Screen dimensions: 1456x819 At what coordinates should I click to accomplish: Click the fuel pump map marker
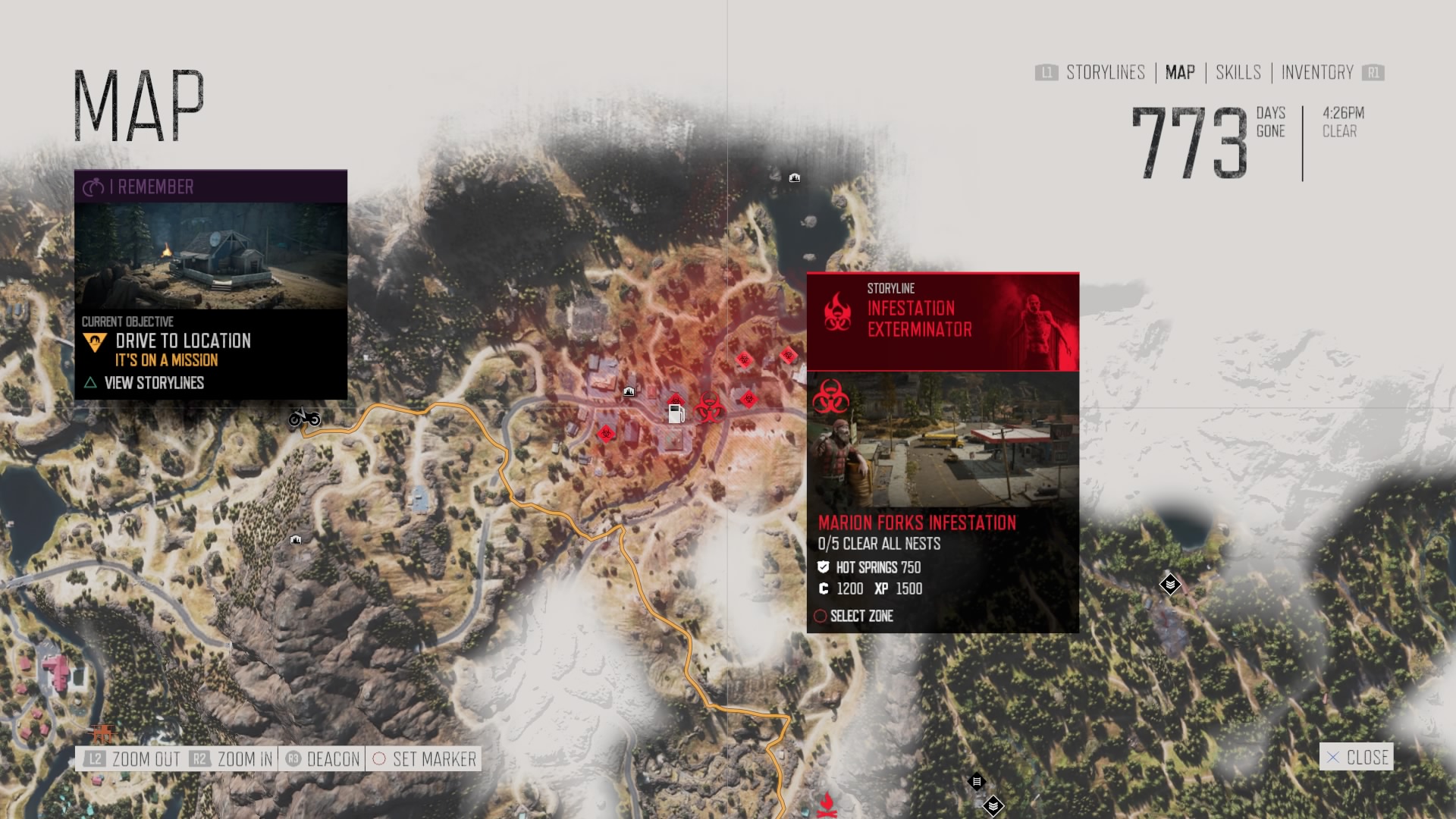(676, 414)
